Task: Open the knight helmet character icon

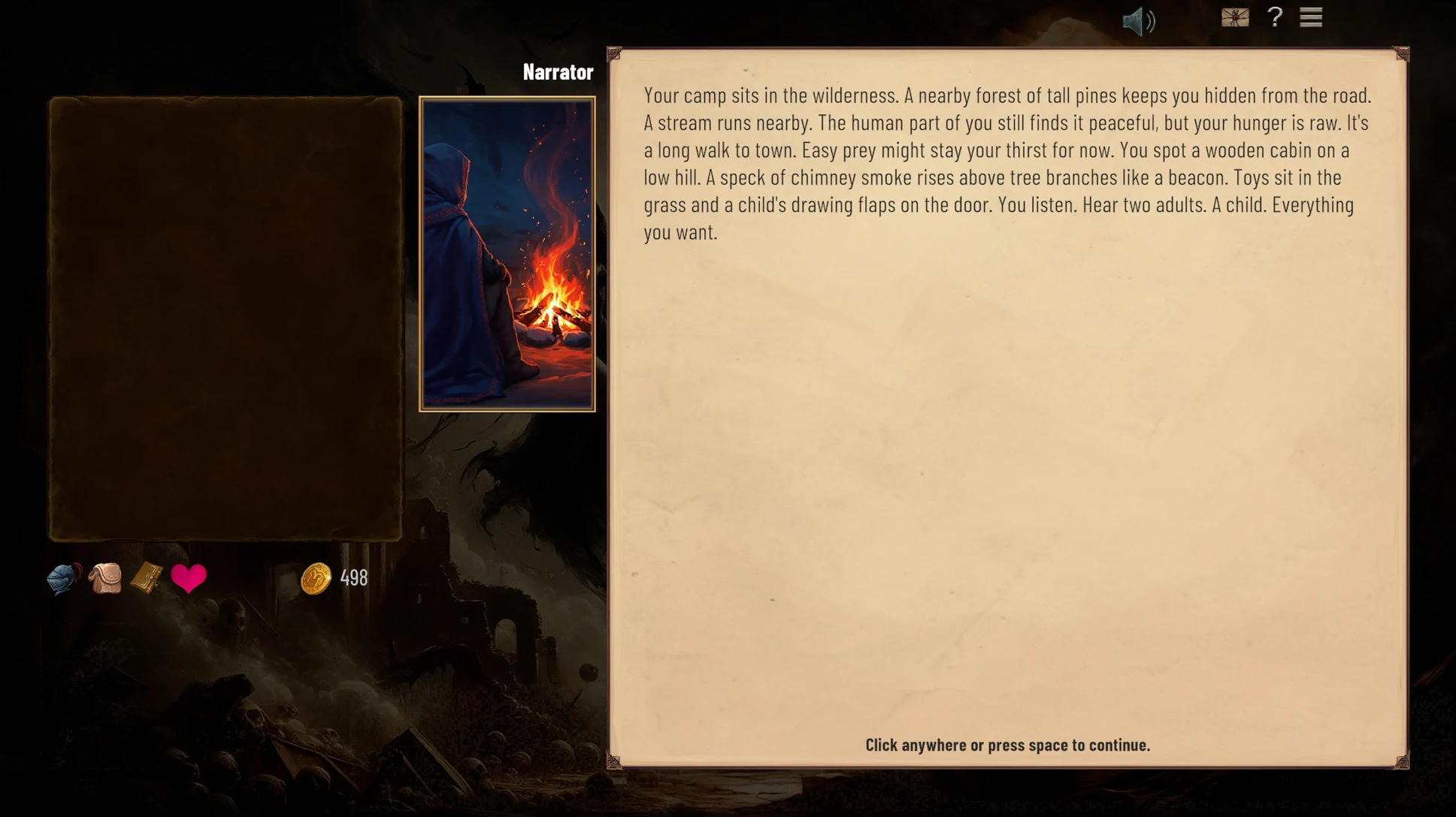Action: tap(64, 579)
